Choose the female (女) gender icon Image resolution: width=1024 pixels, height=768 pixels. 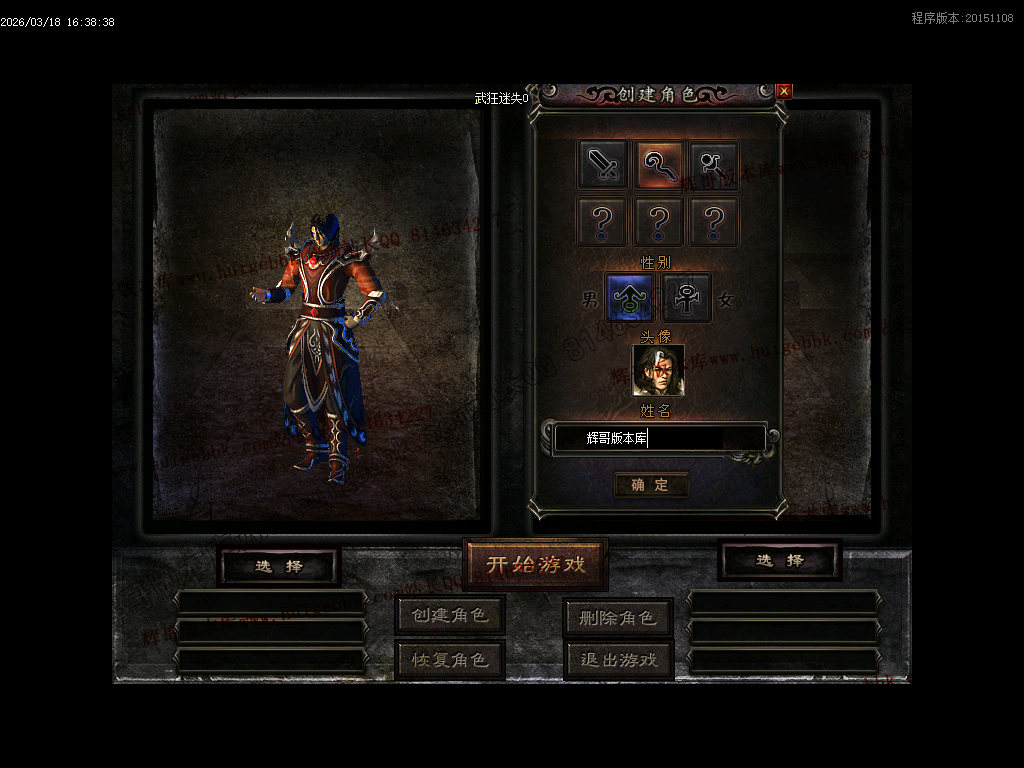(x=687, y=298)
